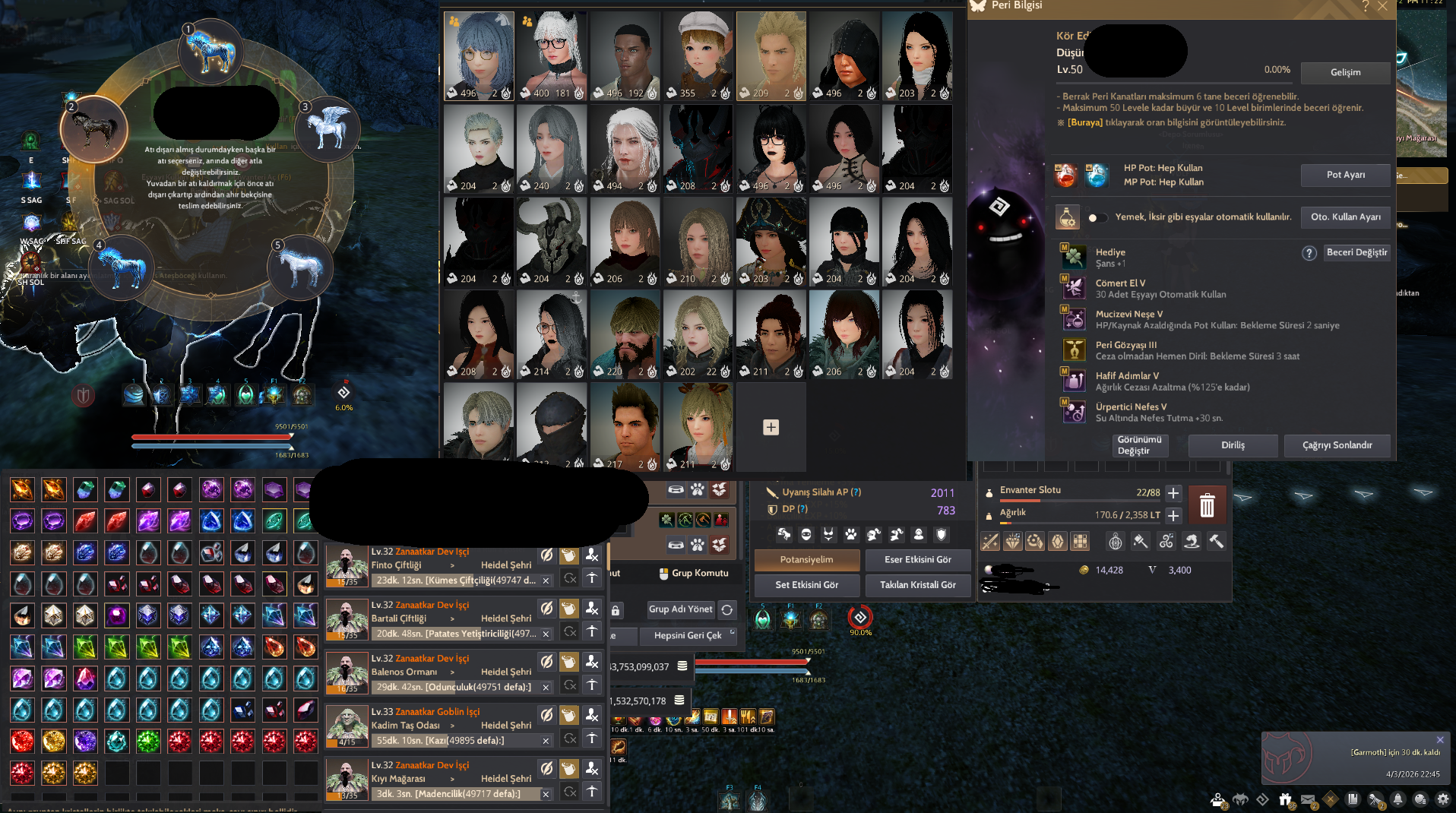Click the notification bell icon in bottom bar
This screenshot has width=1456, height=813.
point(1397,799)
